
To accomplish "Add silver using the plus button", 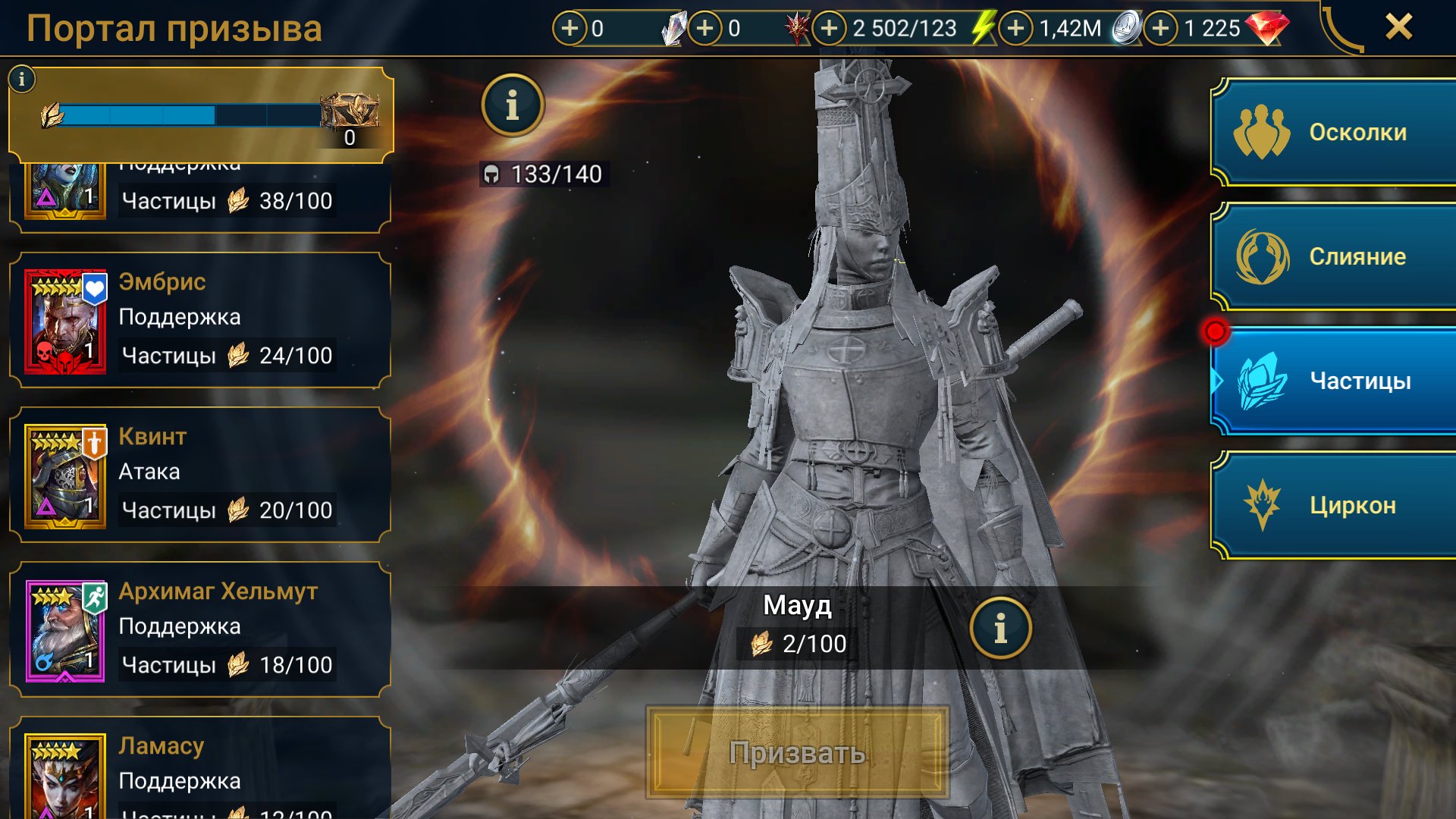I will coord(1016,29).
